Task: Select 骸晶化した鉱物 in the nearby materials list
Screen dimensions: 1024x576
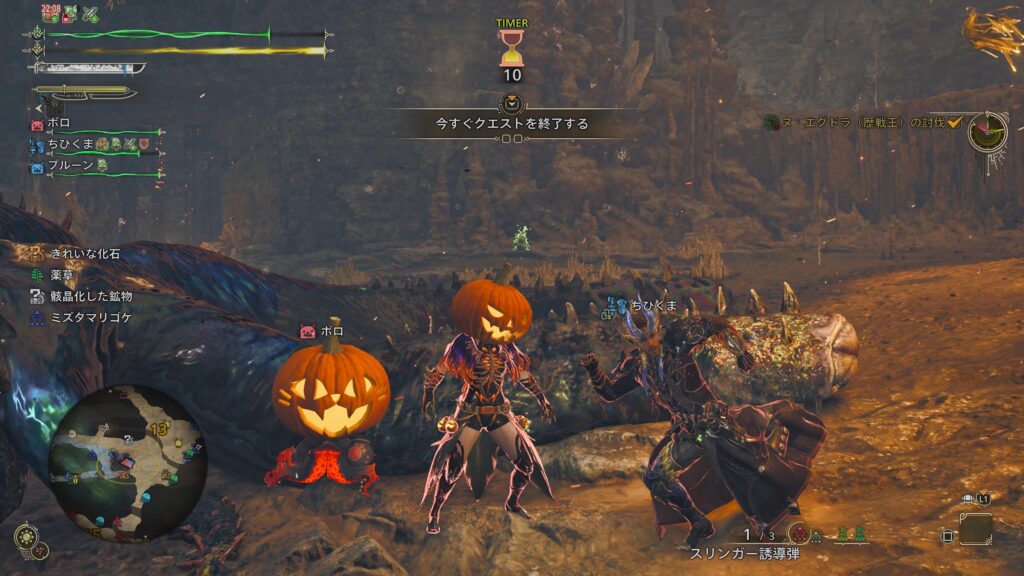Action: coord(90,296)
